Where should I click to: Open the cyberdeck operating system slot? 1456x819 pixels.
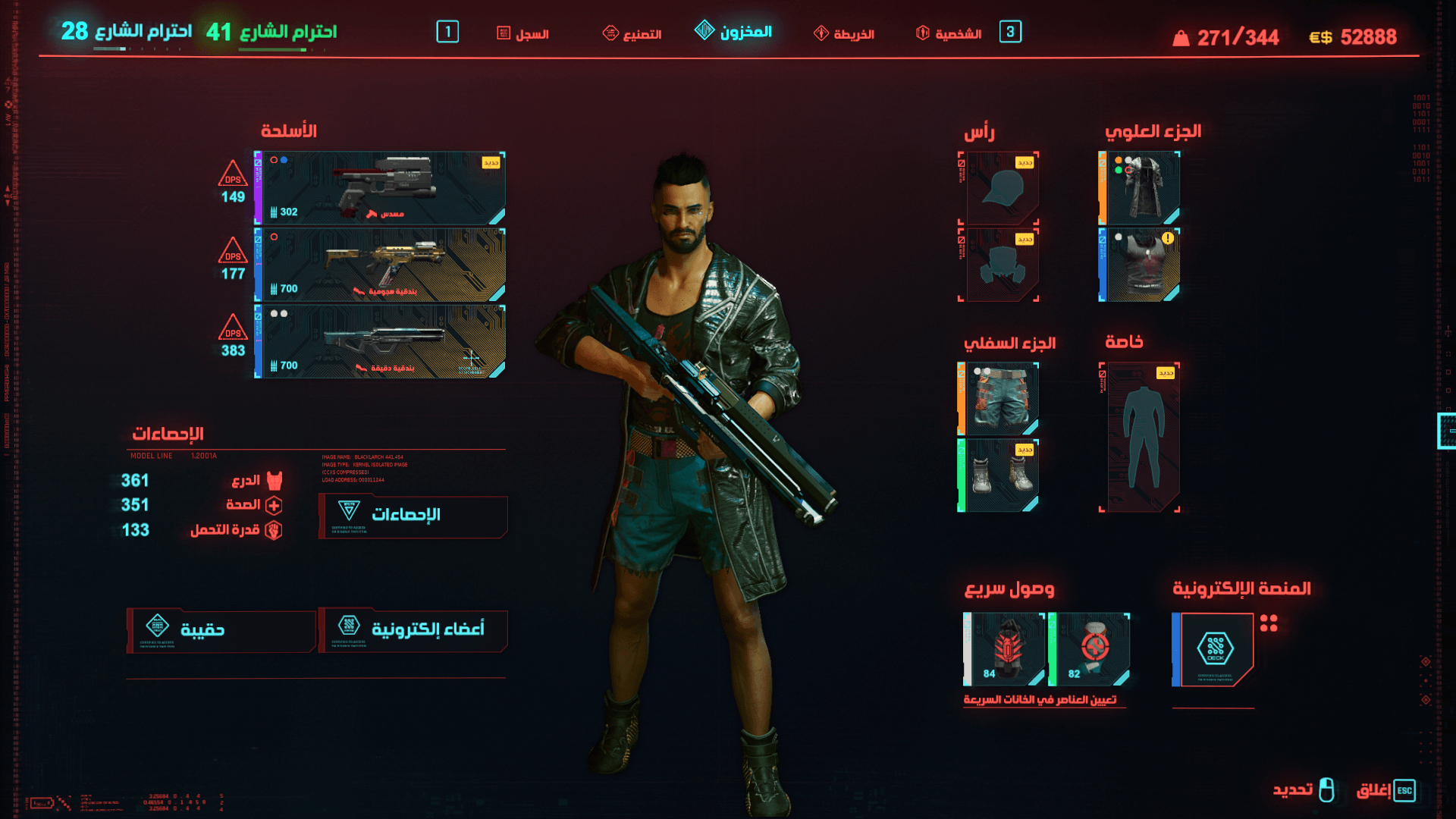point(1215,649)
